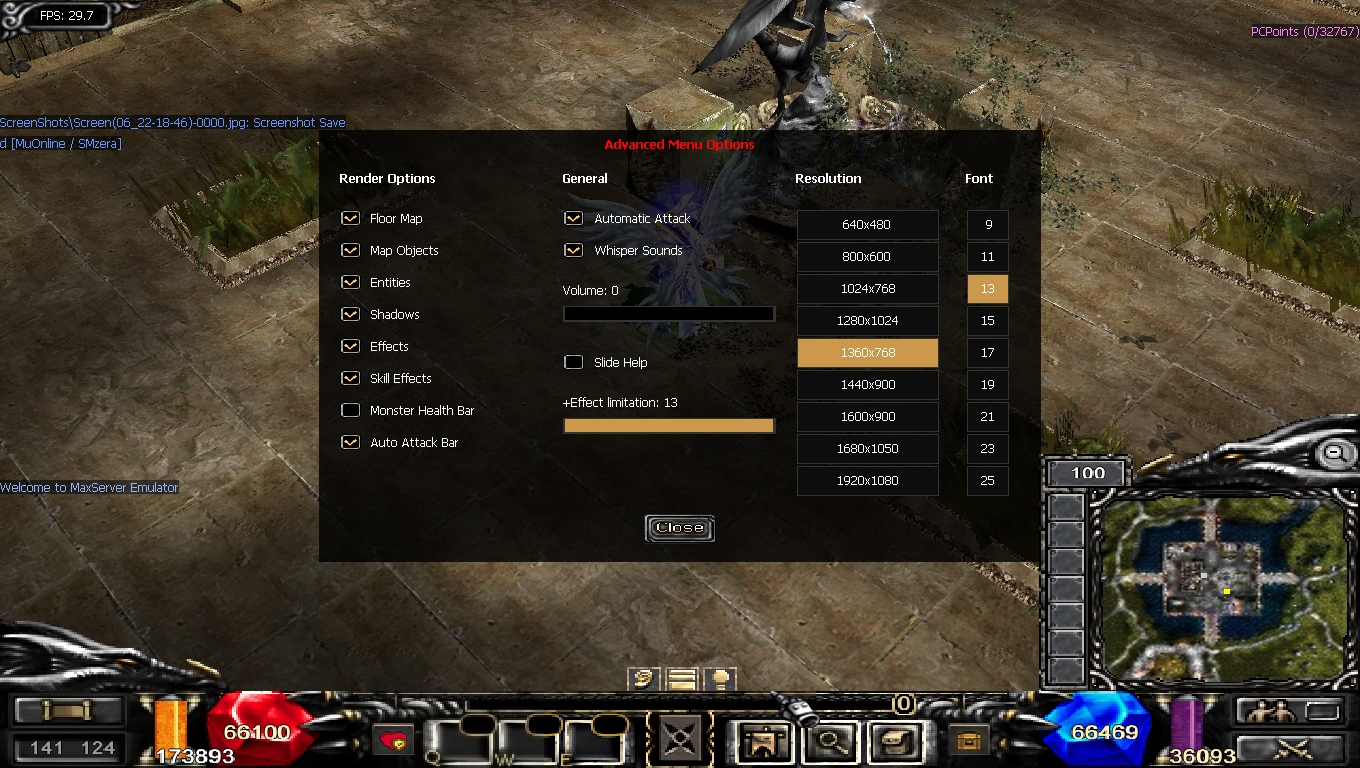Toggle the Floor Map render option
The height and width of the screenshot is (768, 1360).
(350, 218)
